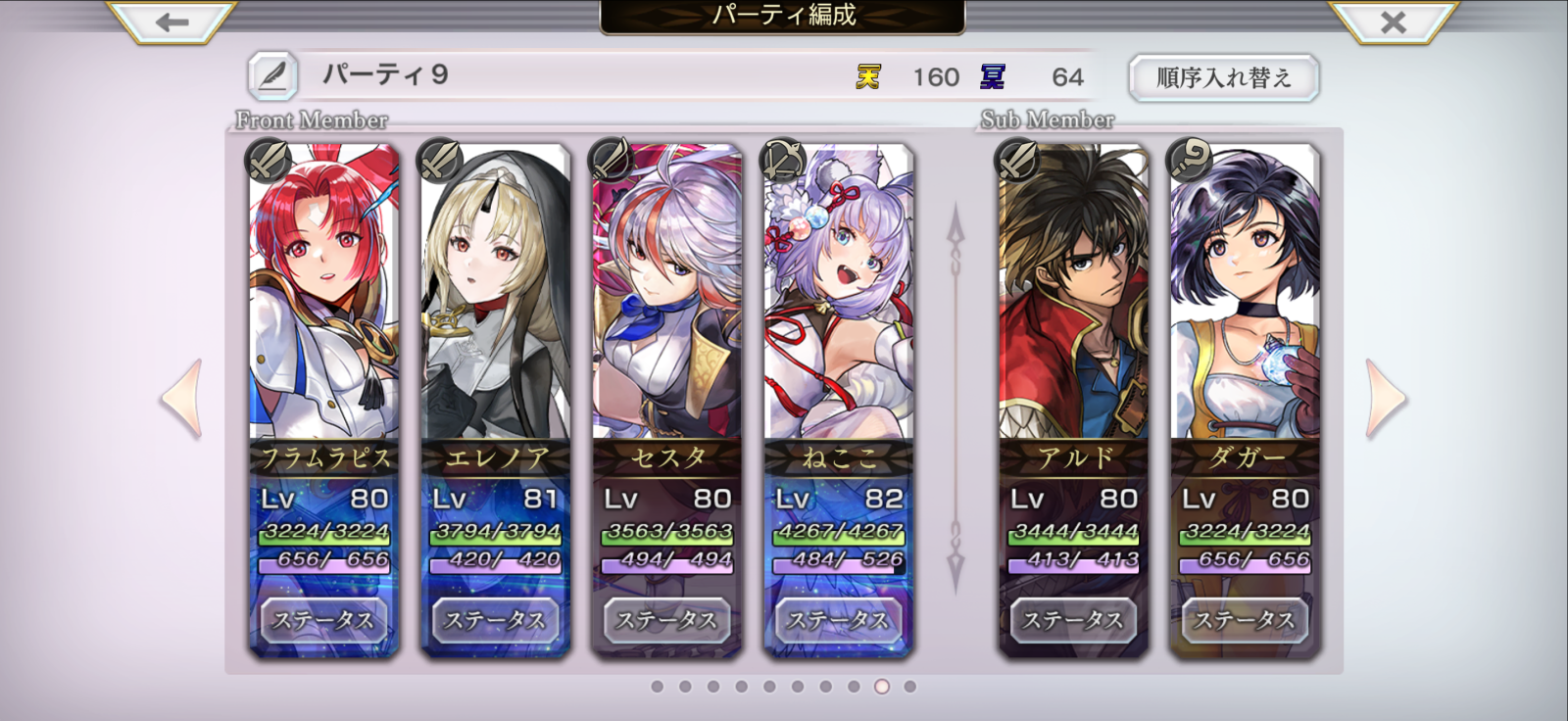This screenshot has height=721, width=1568.
Task: Close the party formation screen
Action: (1393, 22)
